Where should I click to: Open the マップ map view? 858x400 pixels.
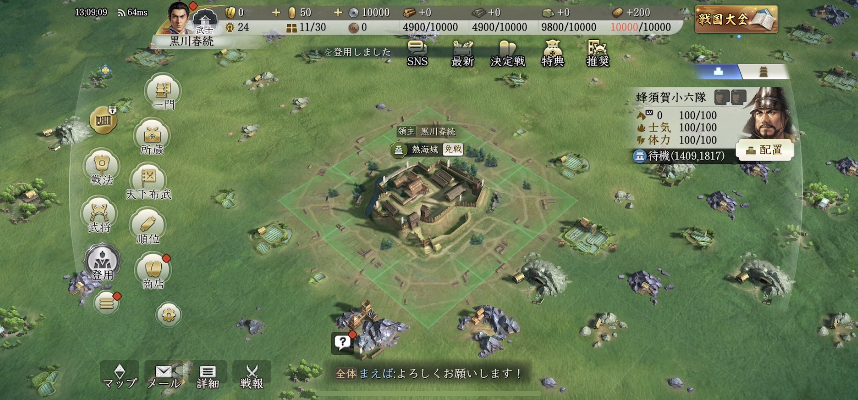point(121,375)
